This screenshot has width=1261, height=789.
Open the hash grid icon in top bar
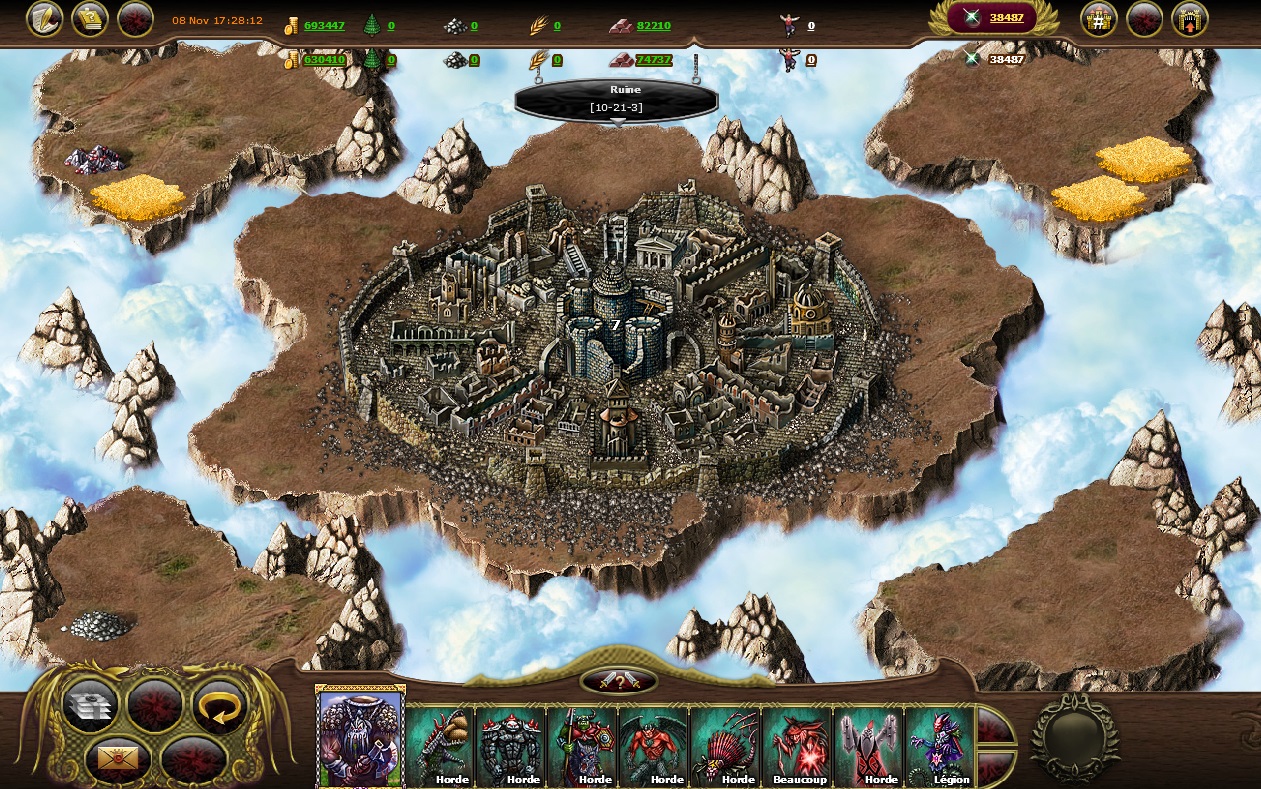pyautogui.click(x=1098, y=19)
